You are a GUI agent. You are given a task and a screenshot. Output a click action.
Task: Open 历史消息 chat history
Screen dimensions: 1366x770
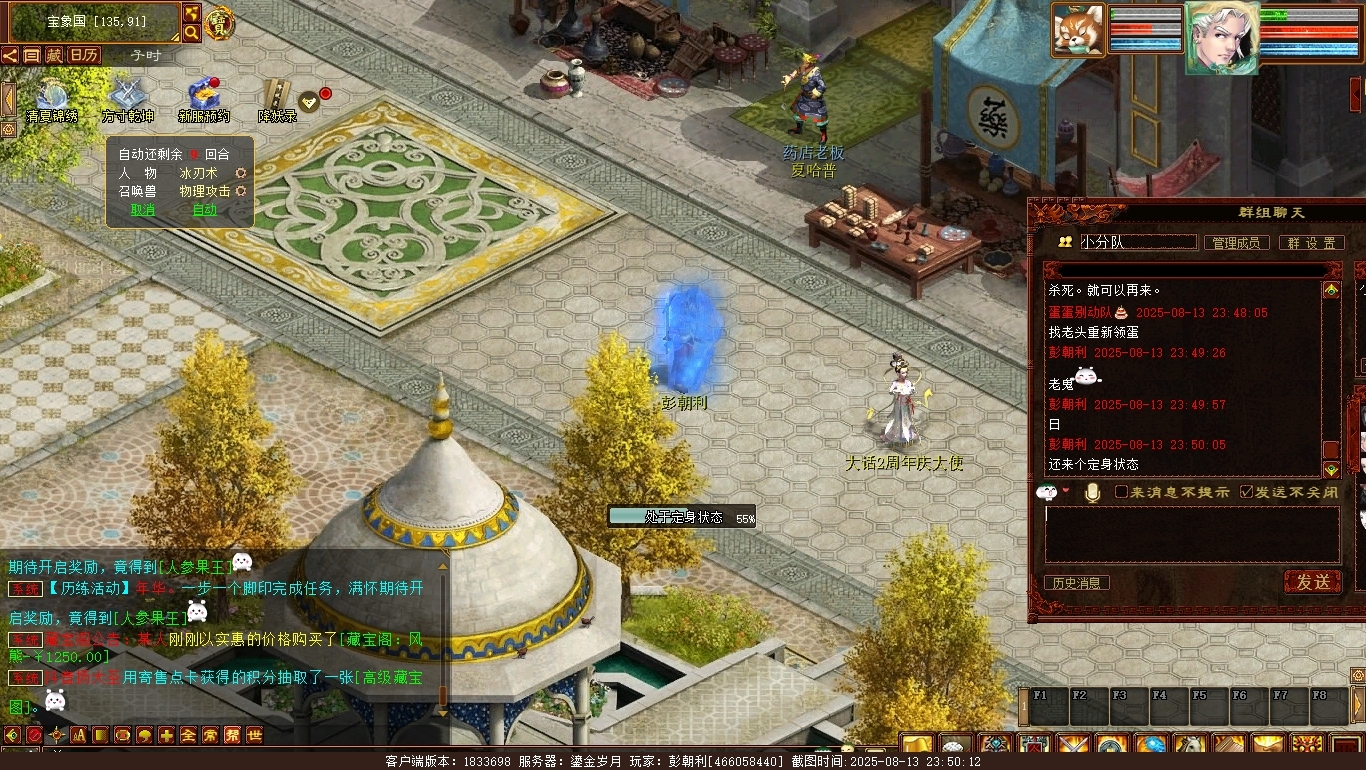[x=1076, y=583]
